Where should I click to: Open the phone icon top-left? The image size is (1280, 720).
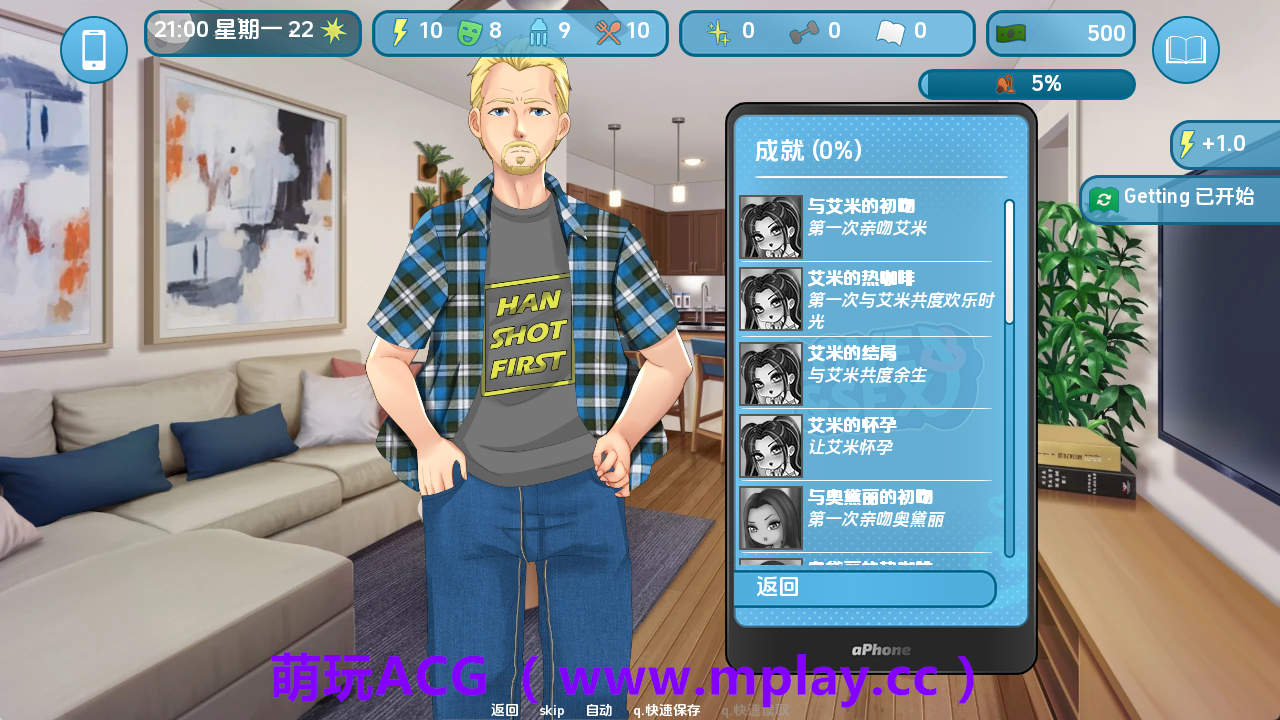click(x=96, y=50)
